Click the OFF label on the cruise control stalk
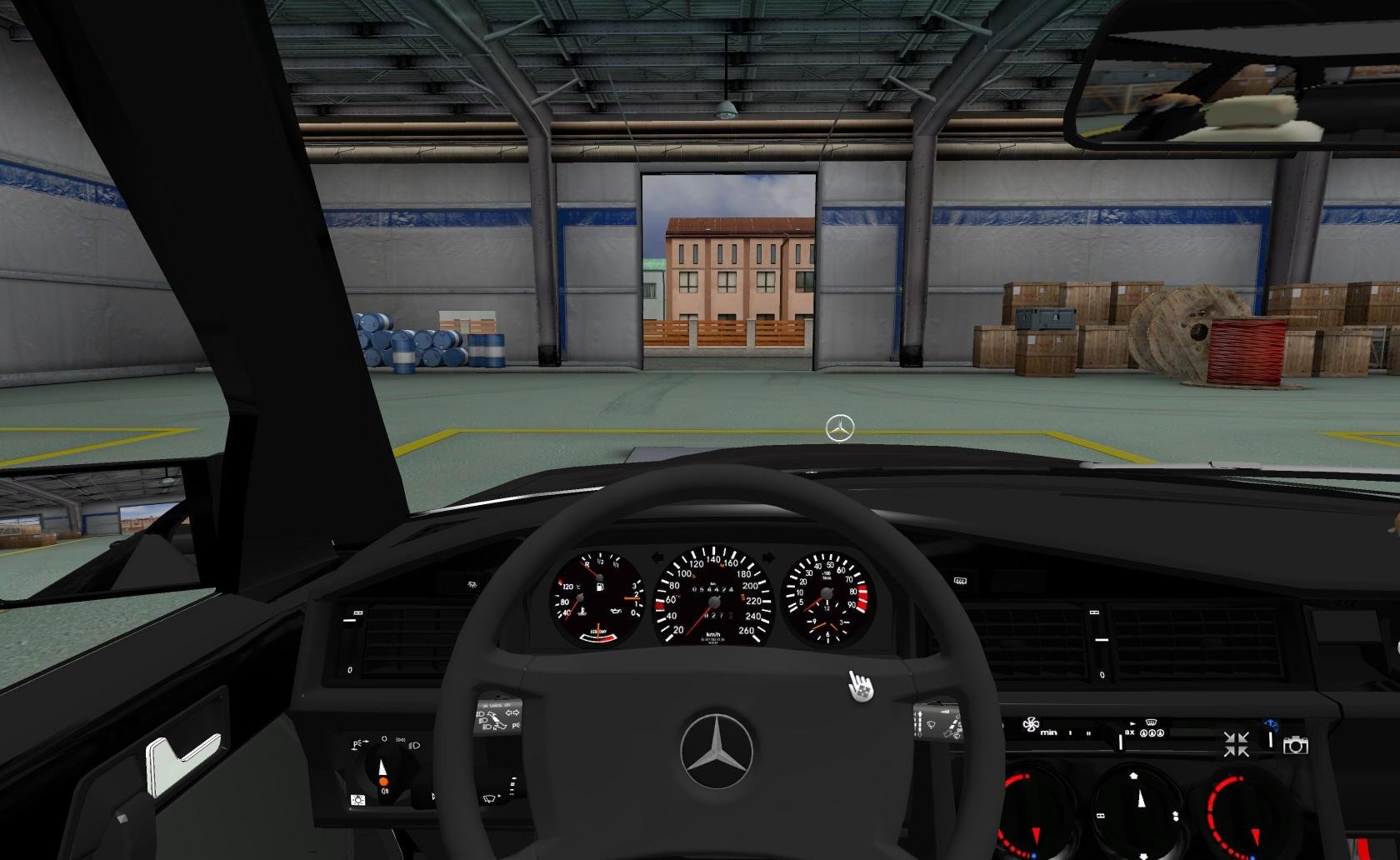 pos(508,704)
